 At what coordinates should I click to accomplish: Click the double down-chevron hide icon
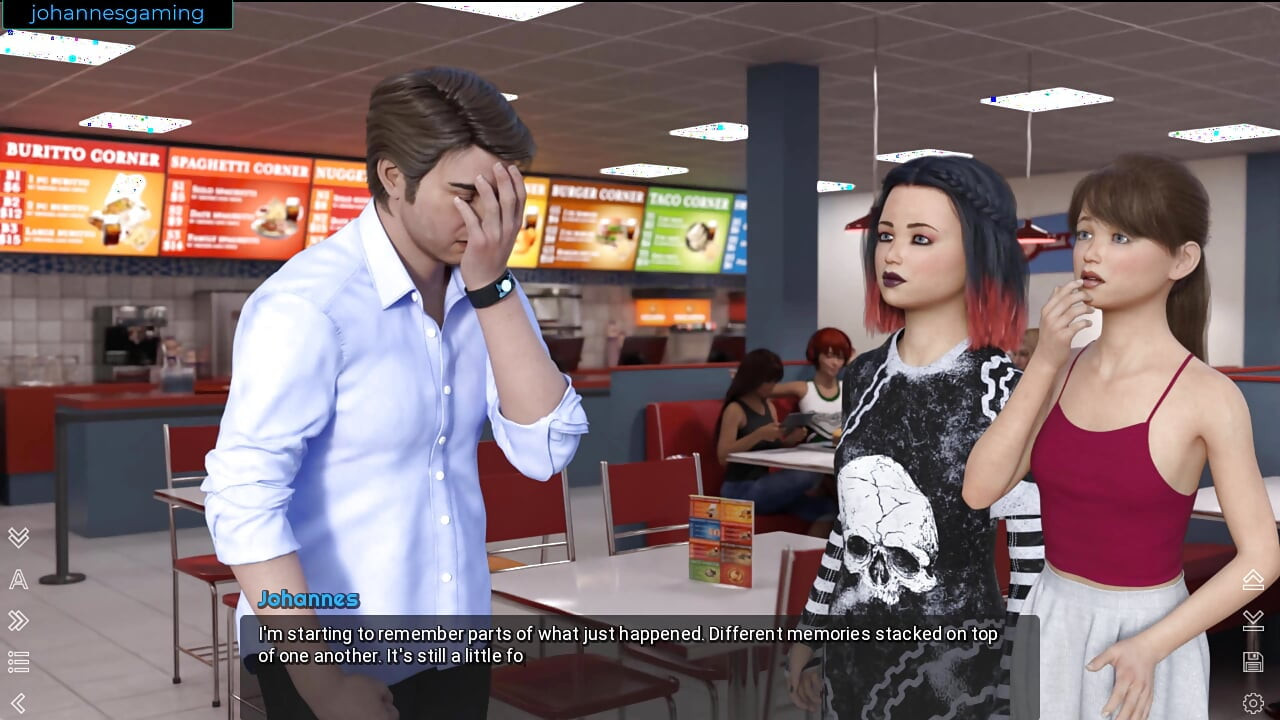[x=18, y=537]
